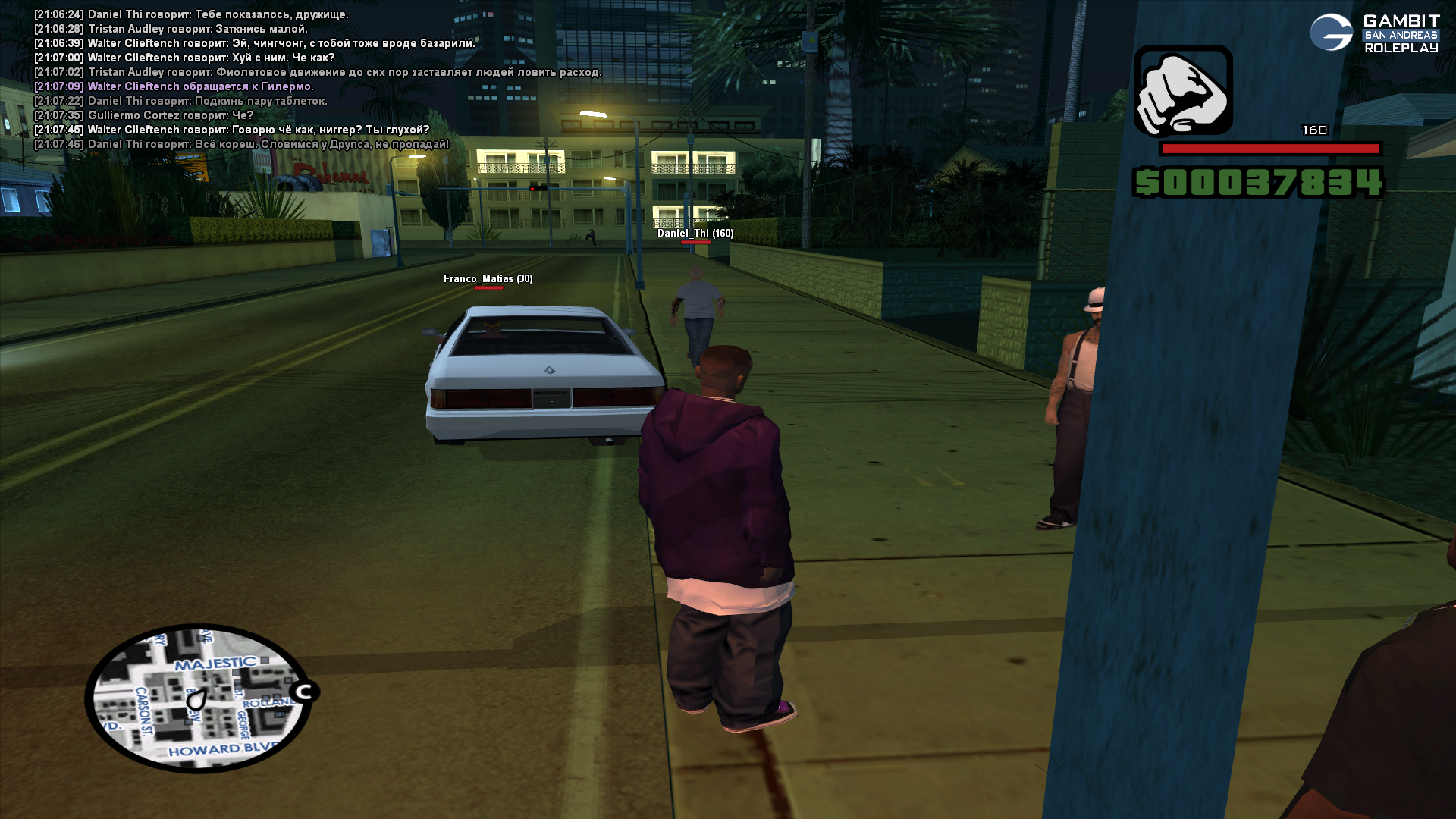Click the fist weapon icon
The image size is (1456, 819).
(1182, 90)
